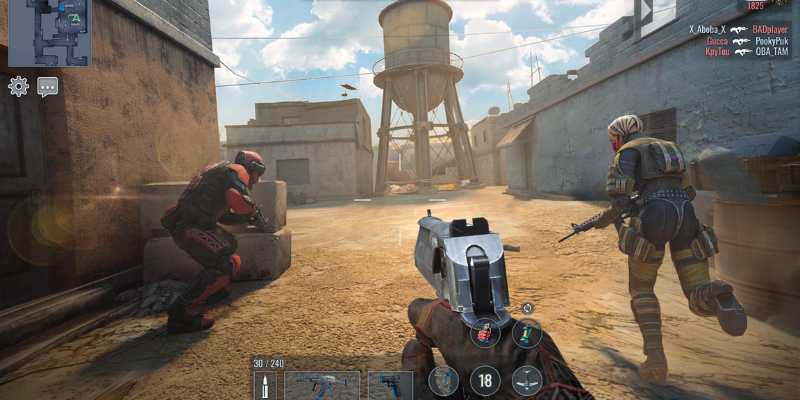Tap the small swap icon above grenades
Image resolution: width=800 pixels, height=400 pixels.
pyautogui.click(x=527, y=308)
